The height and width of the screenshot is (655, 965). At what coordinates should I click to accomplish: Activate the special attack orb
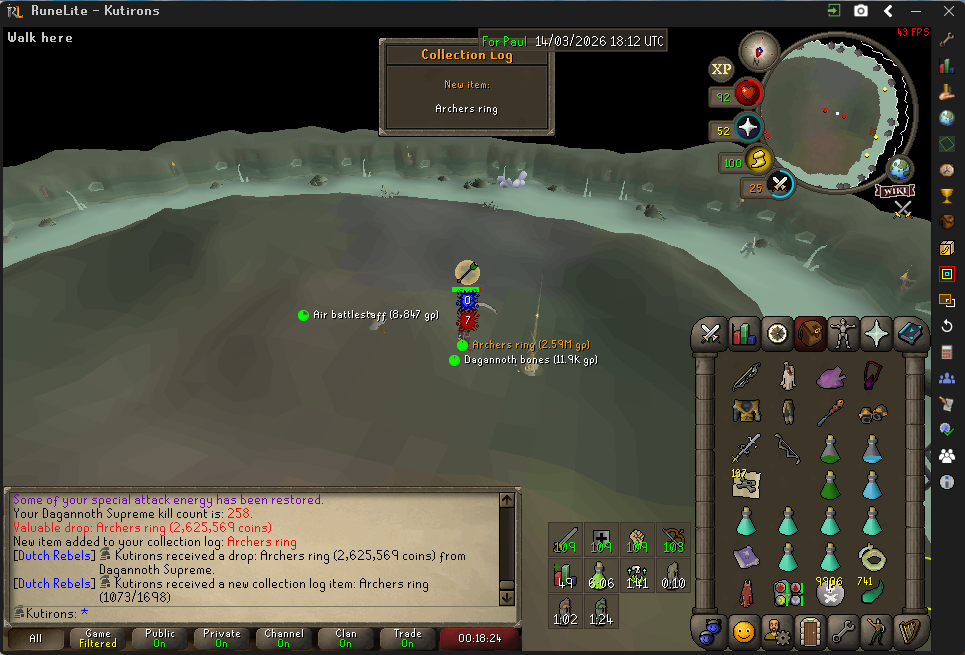(x=780, y=184)
